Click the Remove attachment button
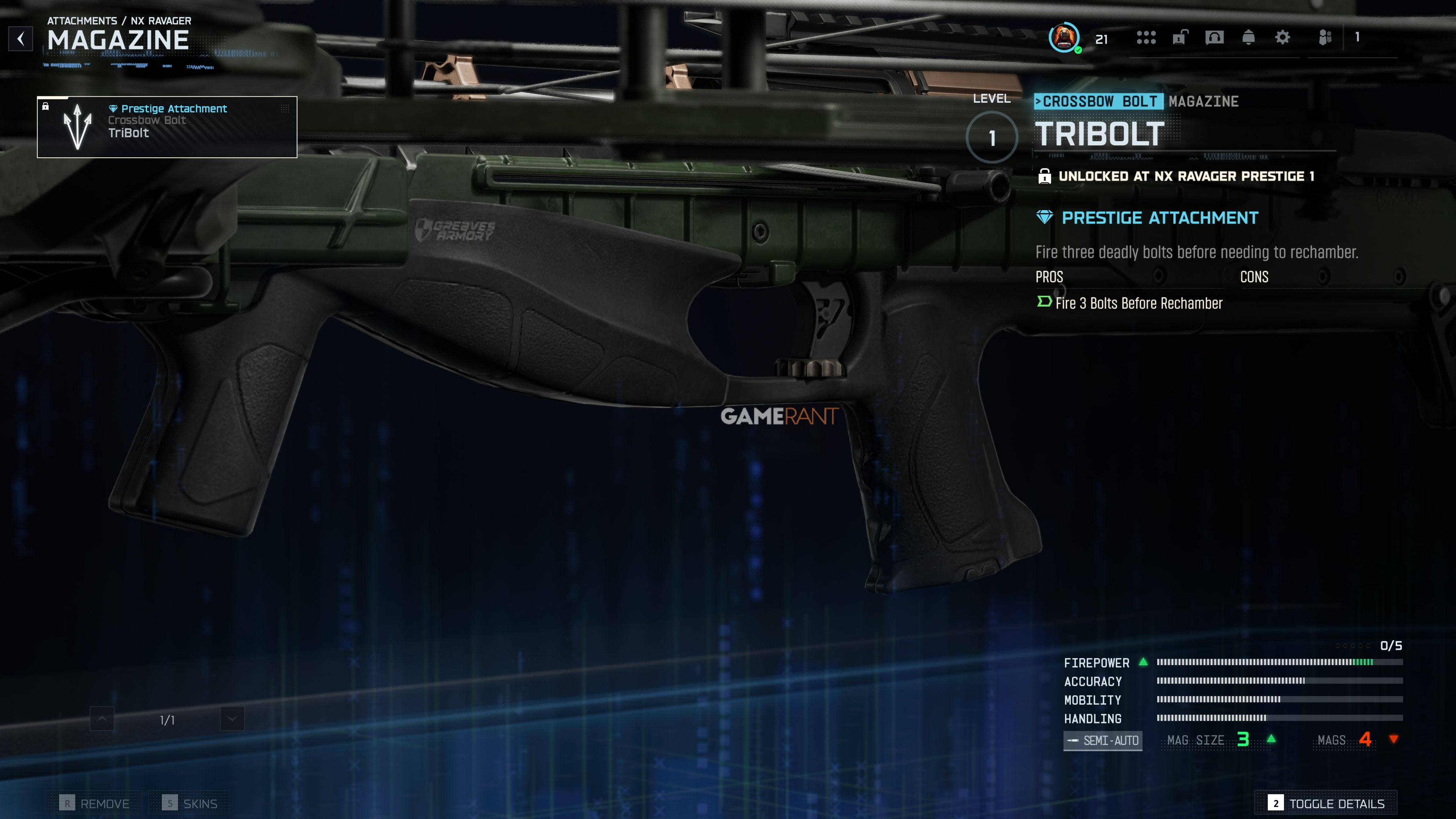1456x819 pixels. click(94, 803)
